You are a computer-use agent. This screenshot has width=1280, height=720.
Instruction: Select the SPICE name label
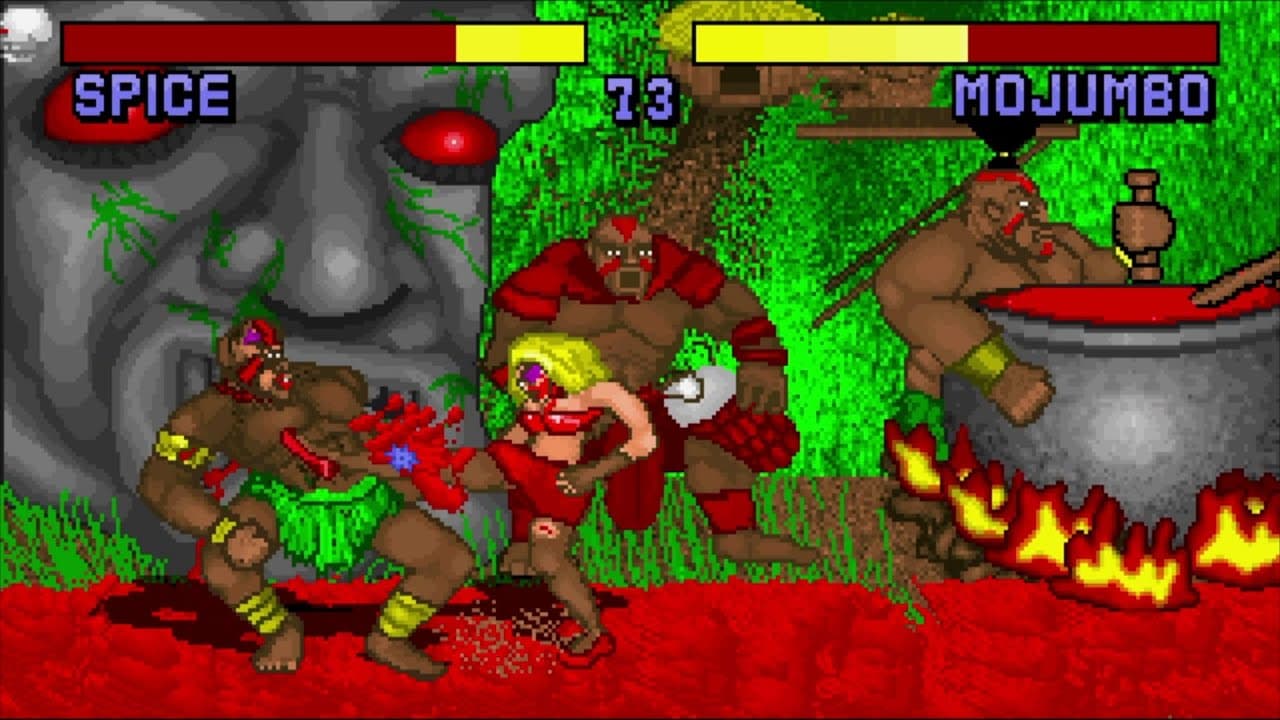click(x=150, y=94)
